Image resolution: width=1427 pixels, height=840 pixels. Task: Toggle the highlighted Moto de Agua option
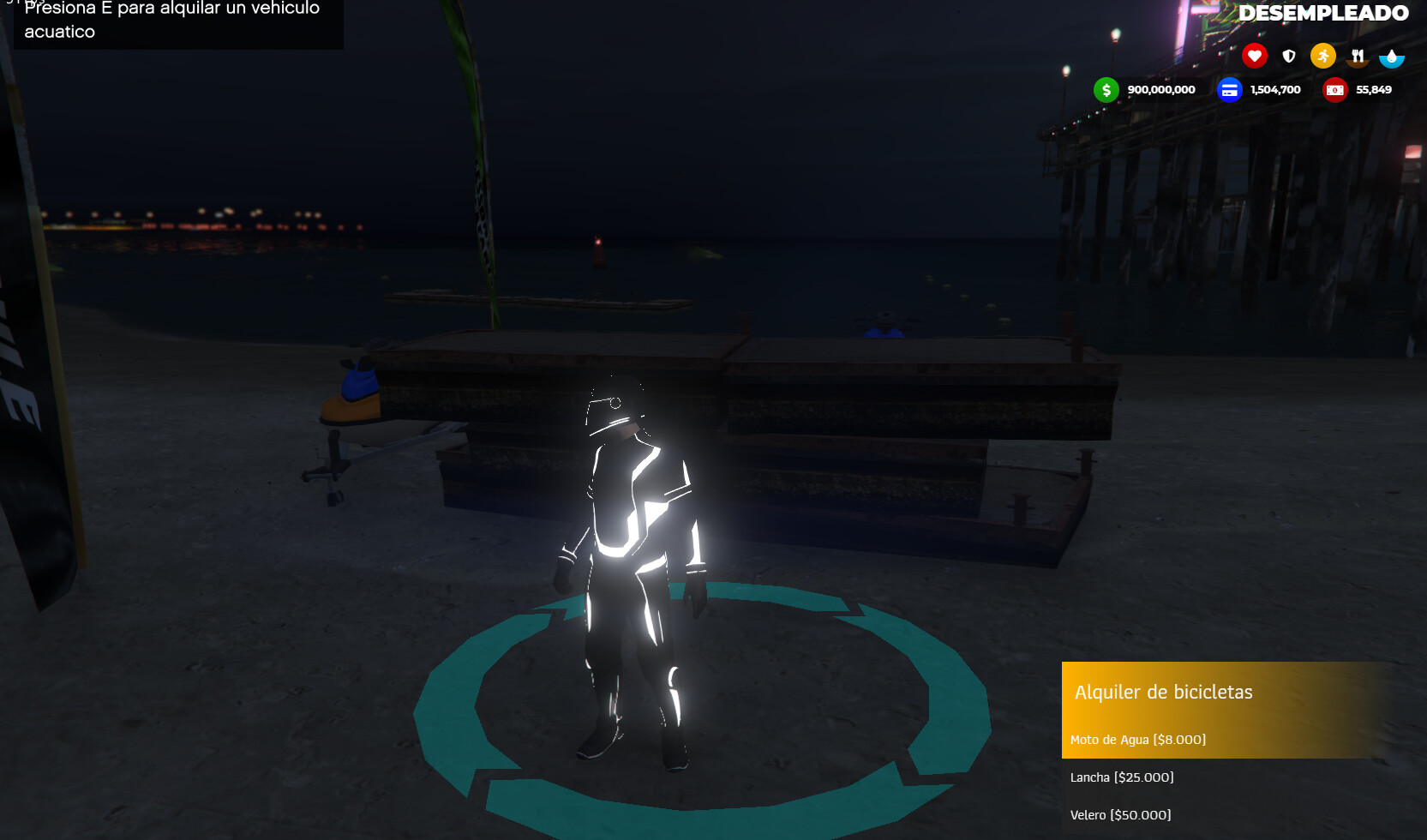tap(1139, 738)
